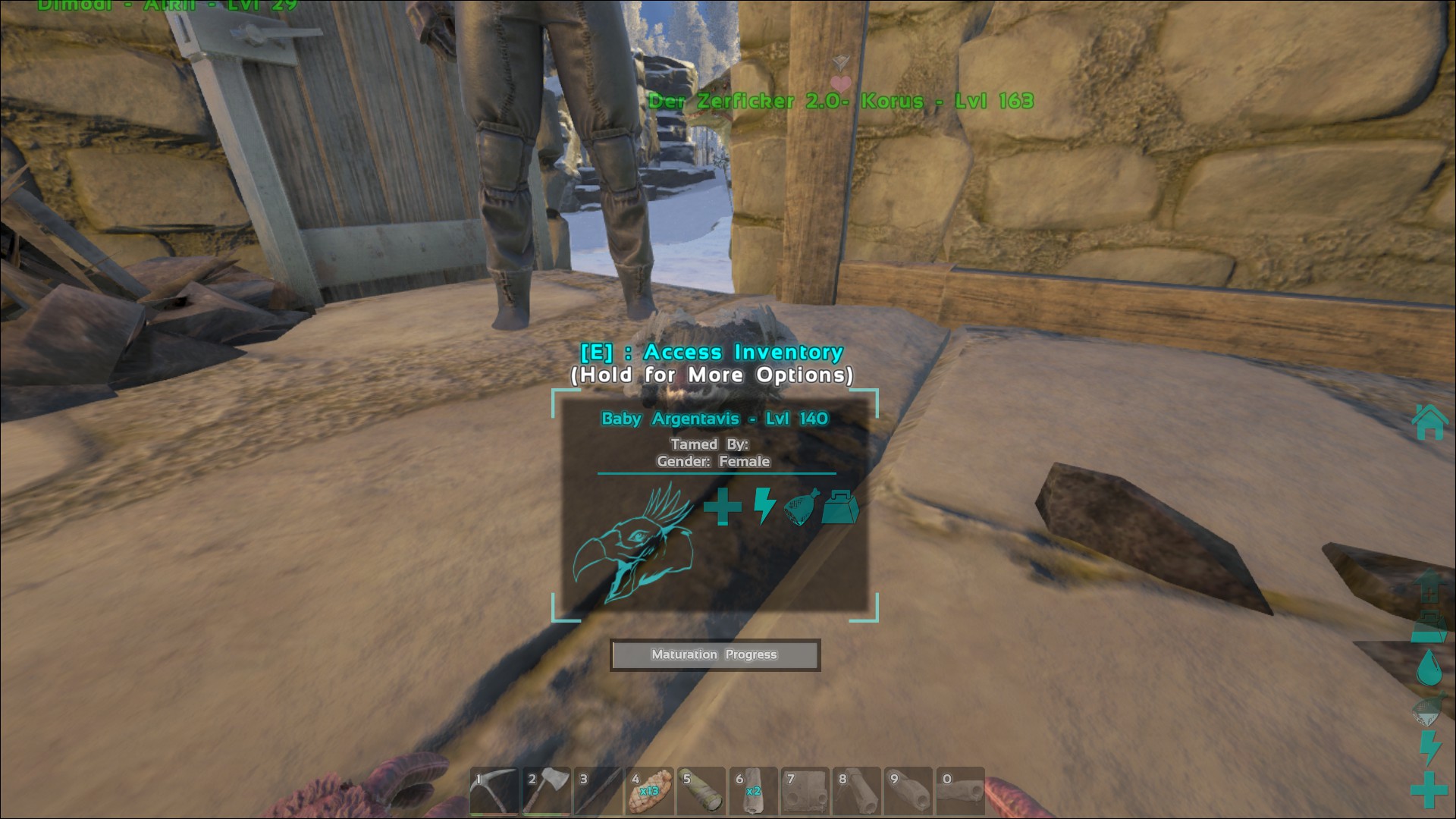This screenshot has height=819, width=1456.
Task: Pick the x2 item in hotbar slot 6
Action: coord(753,792)
